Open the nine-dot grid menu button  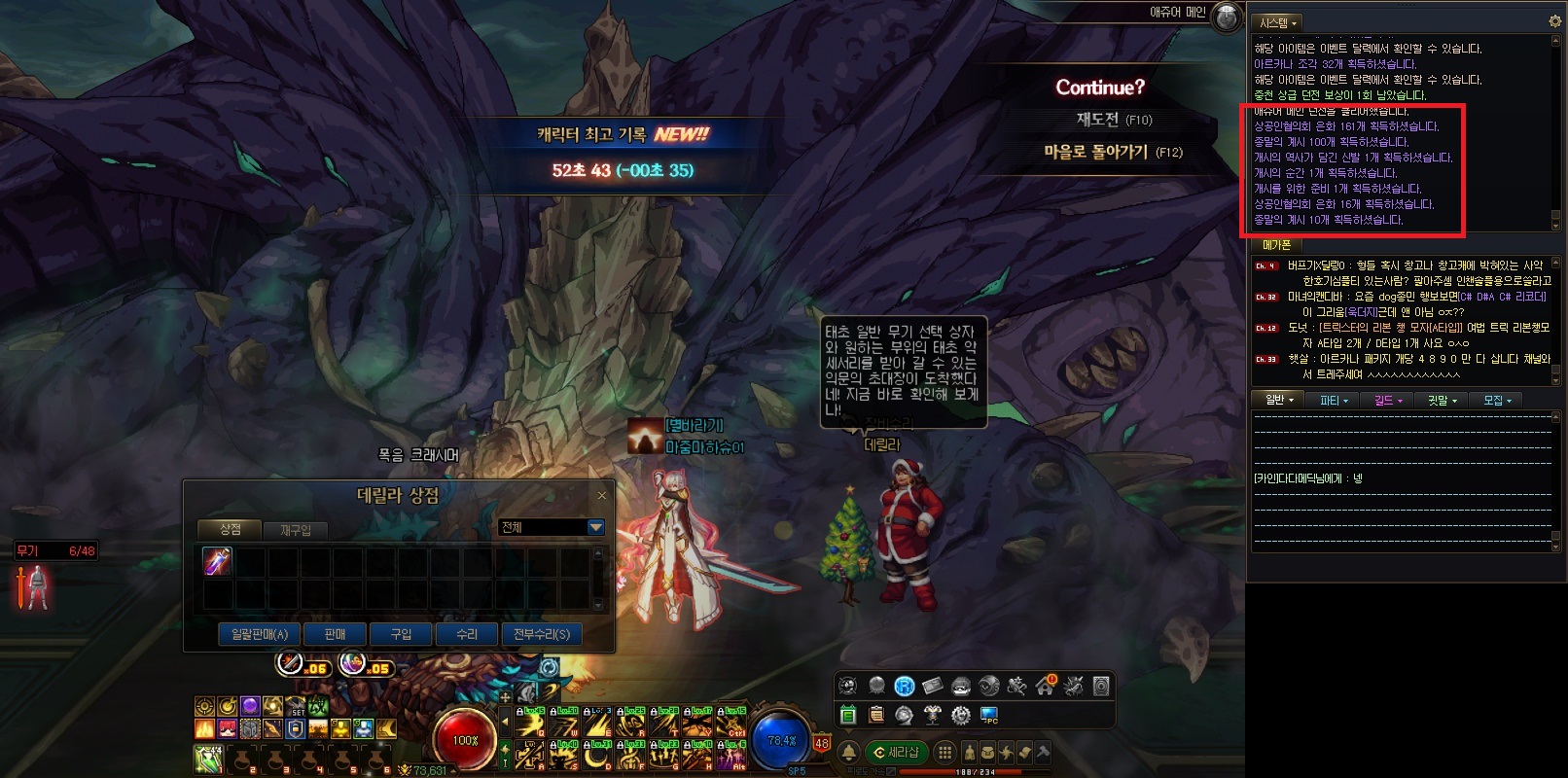pyautogui.click(x=944, y=752)
